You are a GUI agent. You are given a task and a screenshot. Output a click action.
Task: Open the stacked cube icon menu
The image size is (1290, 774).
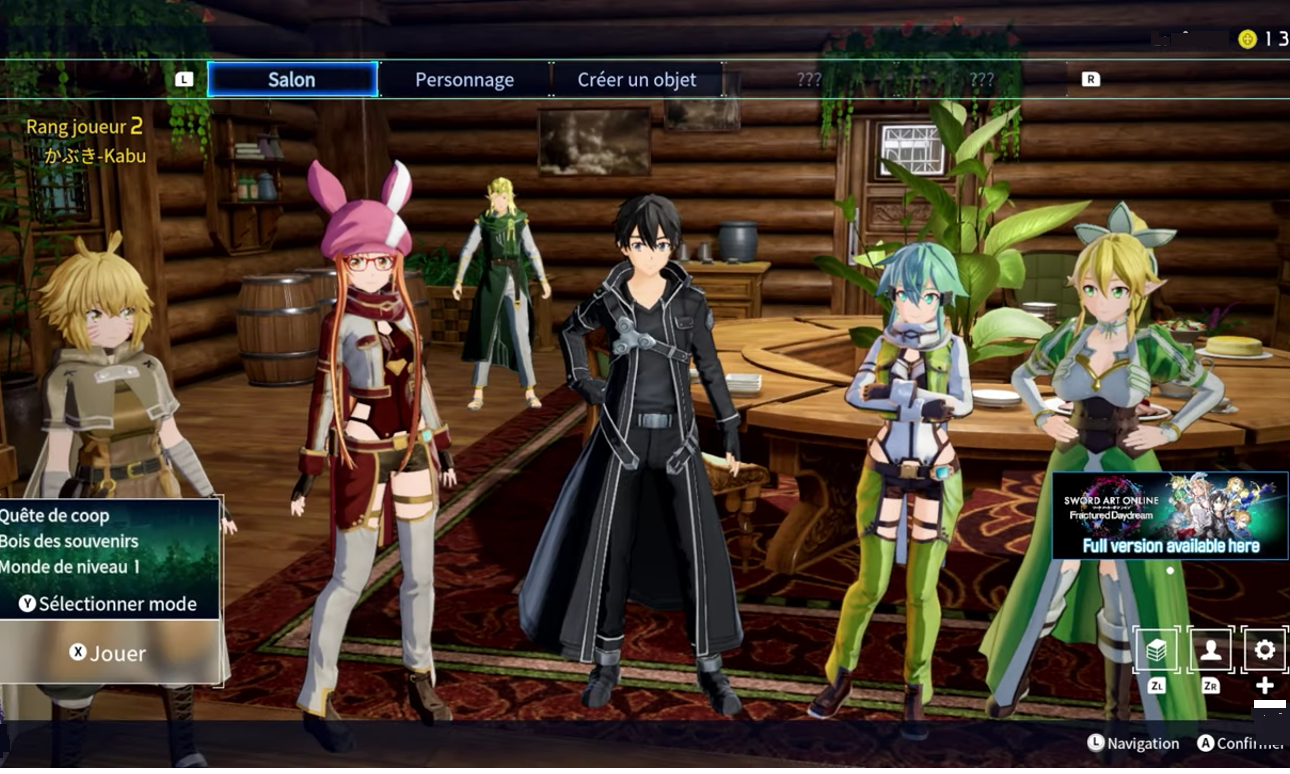click(x=1157, y=650)
